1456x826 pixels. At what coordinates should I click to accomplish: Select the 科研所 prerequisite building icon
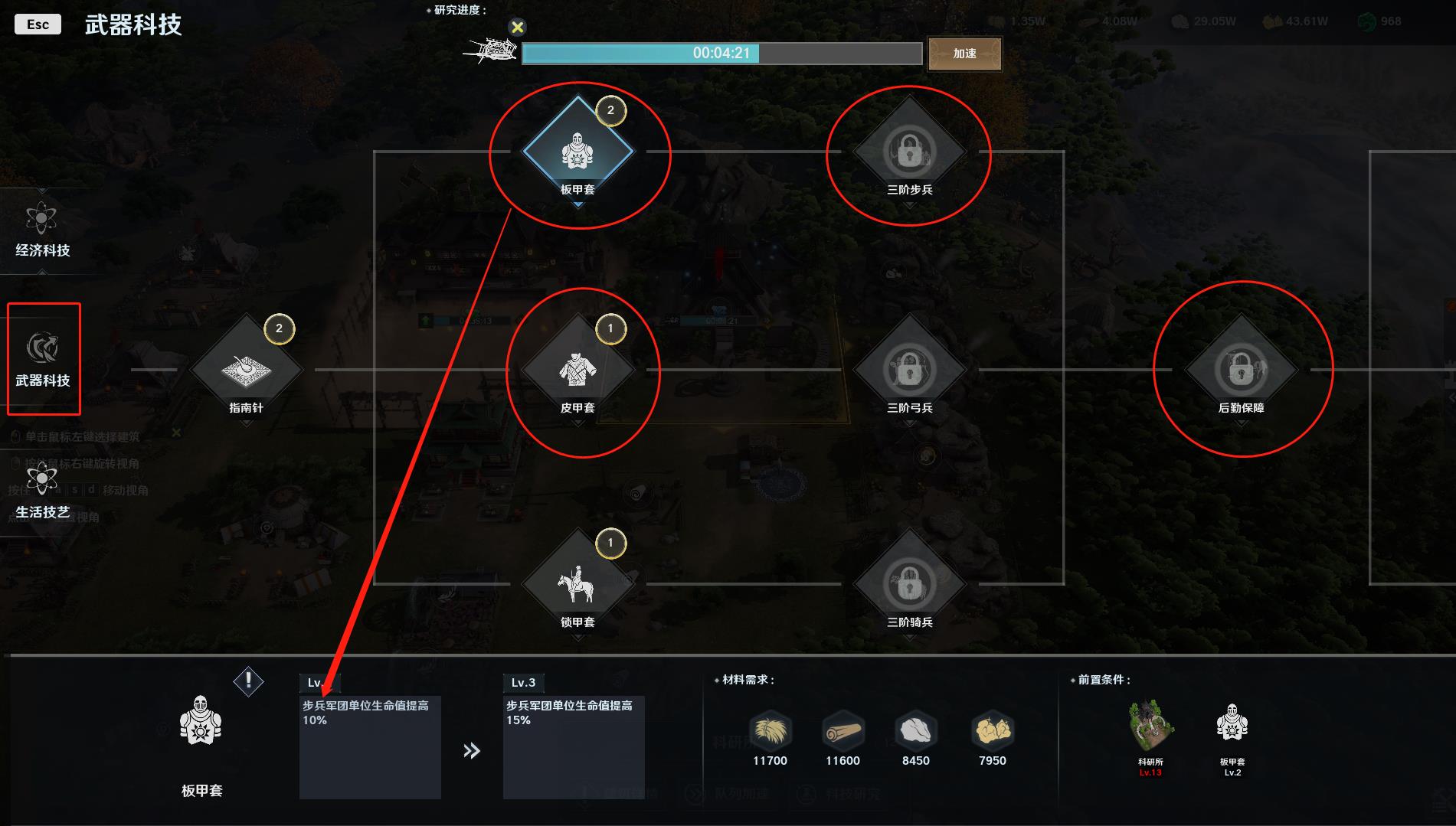pos(1150,726)
